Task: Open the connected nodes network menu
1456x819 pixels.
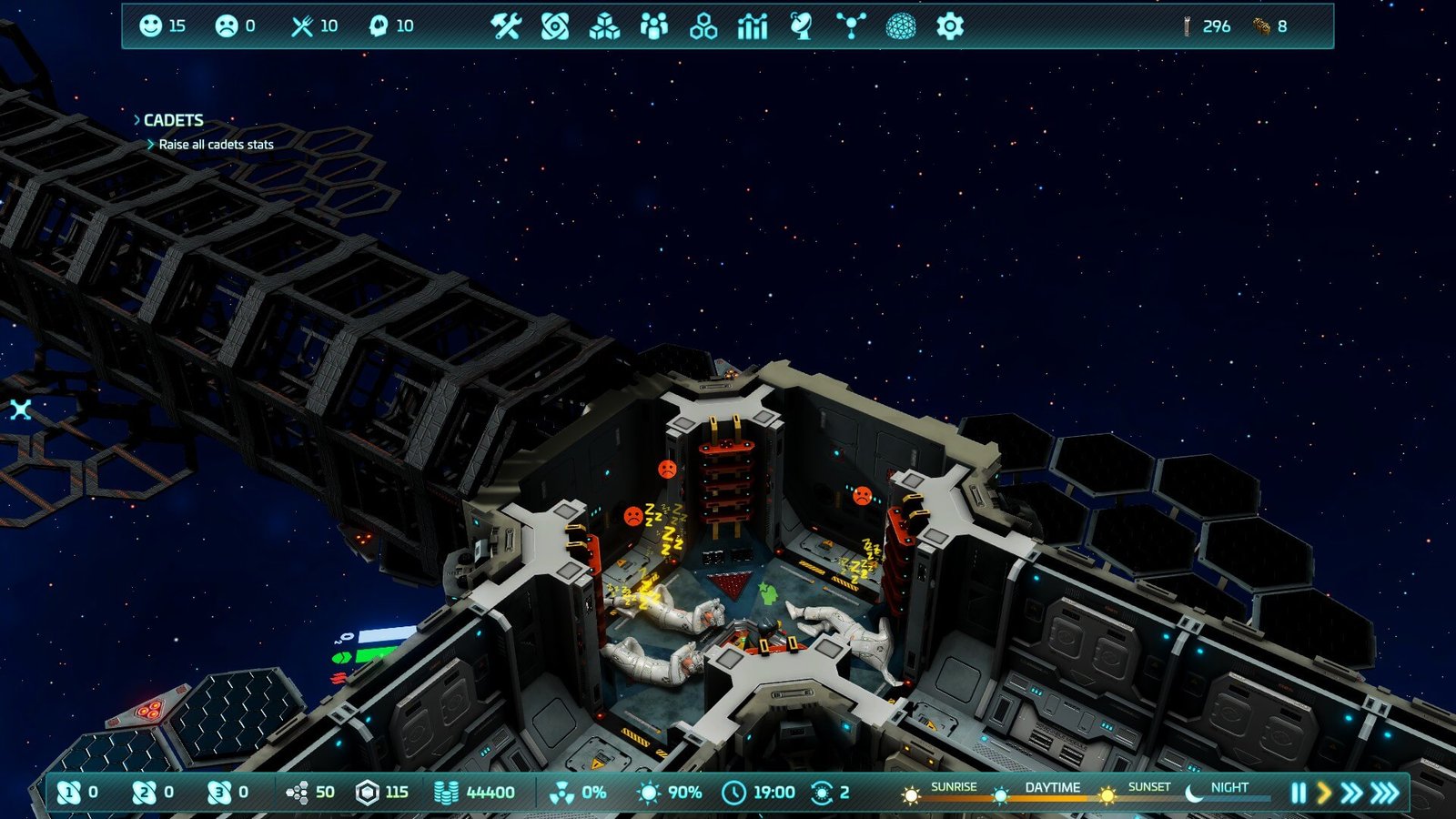Action: (851, 26)
